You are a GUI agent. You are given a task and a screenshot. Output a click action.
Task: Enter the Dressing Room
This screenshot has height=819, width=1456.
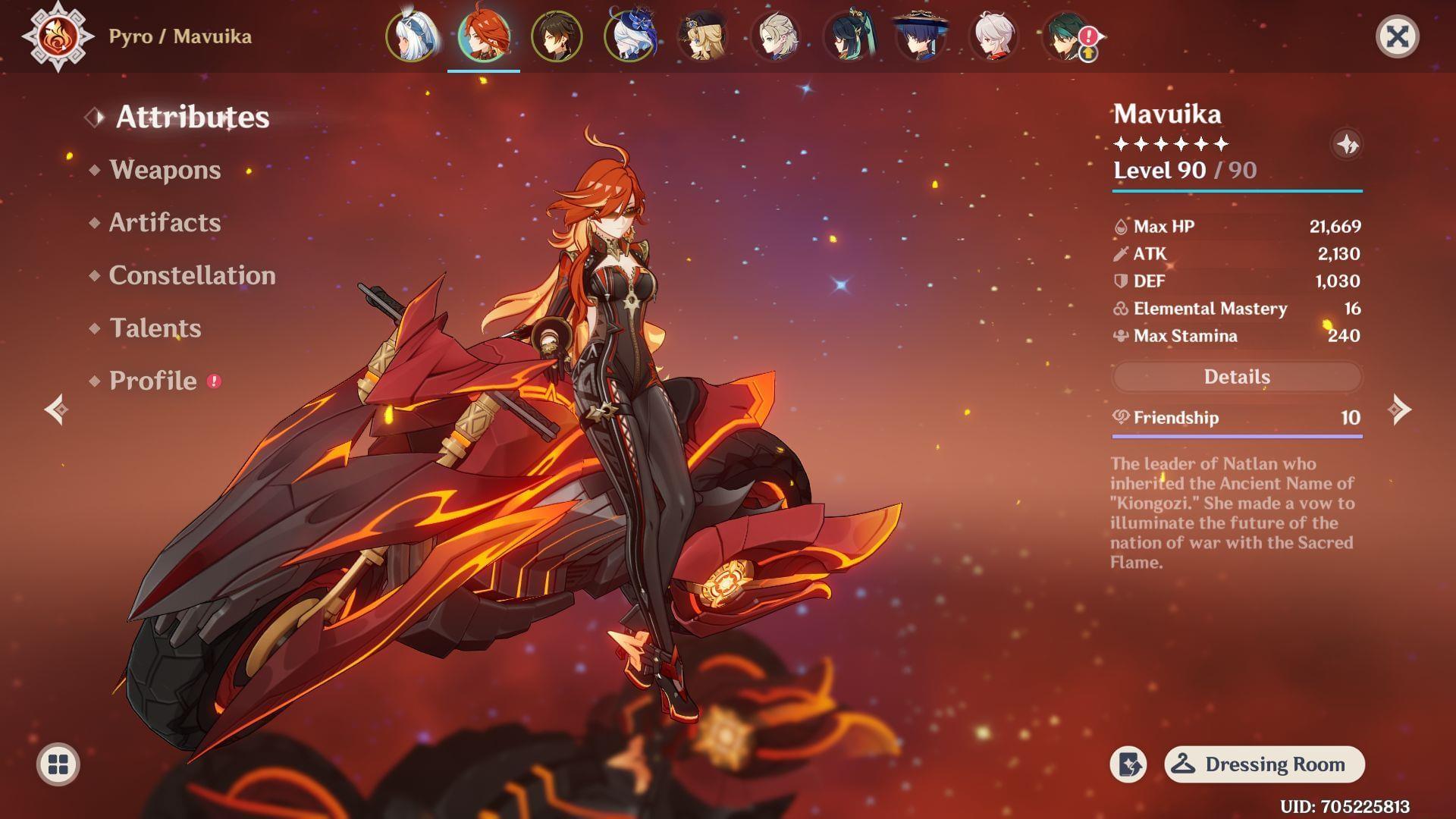point(1264,764)
